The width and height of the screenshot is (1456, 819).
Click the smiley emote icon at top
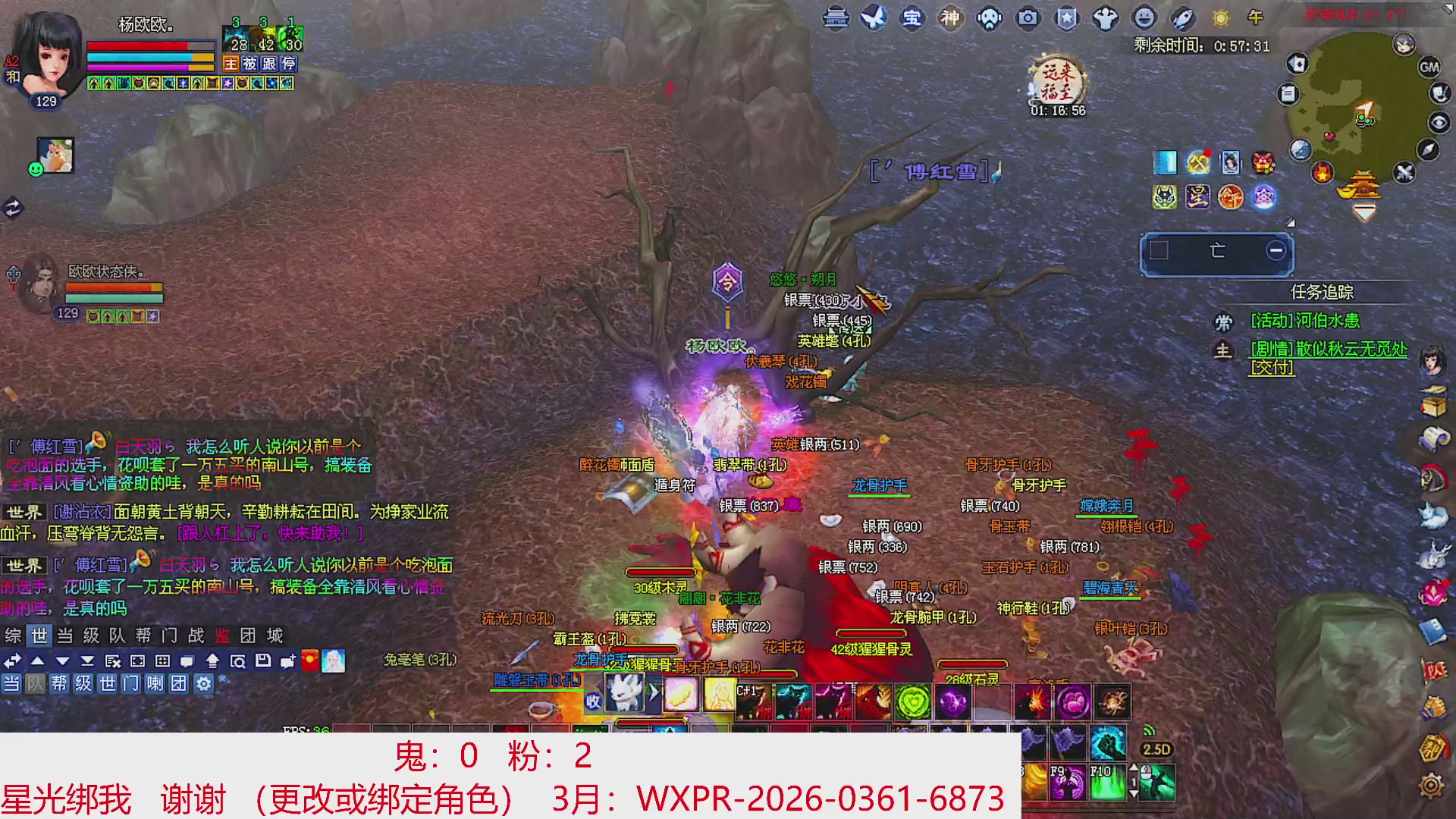[1144, 19]
